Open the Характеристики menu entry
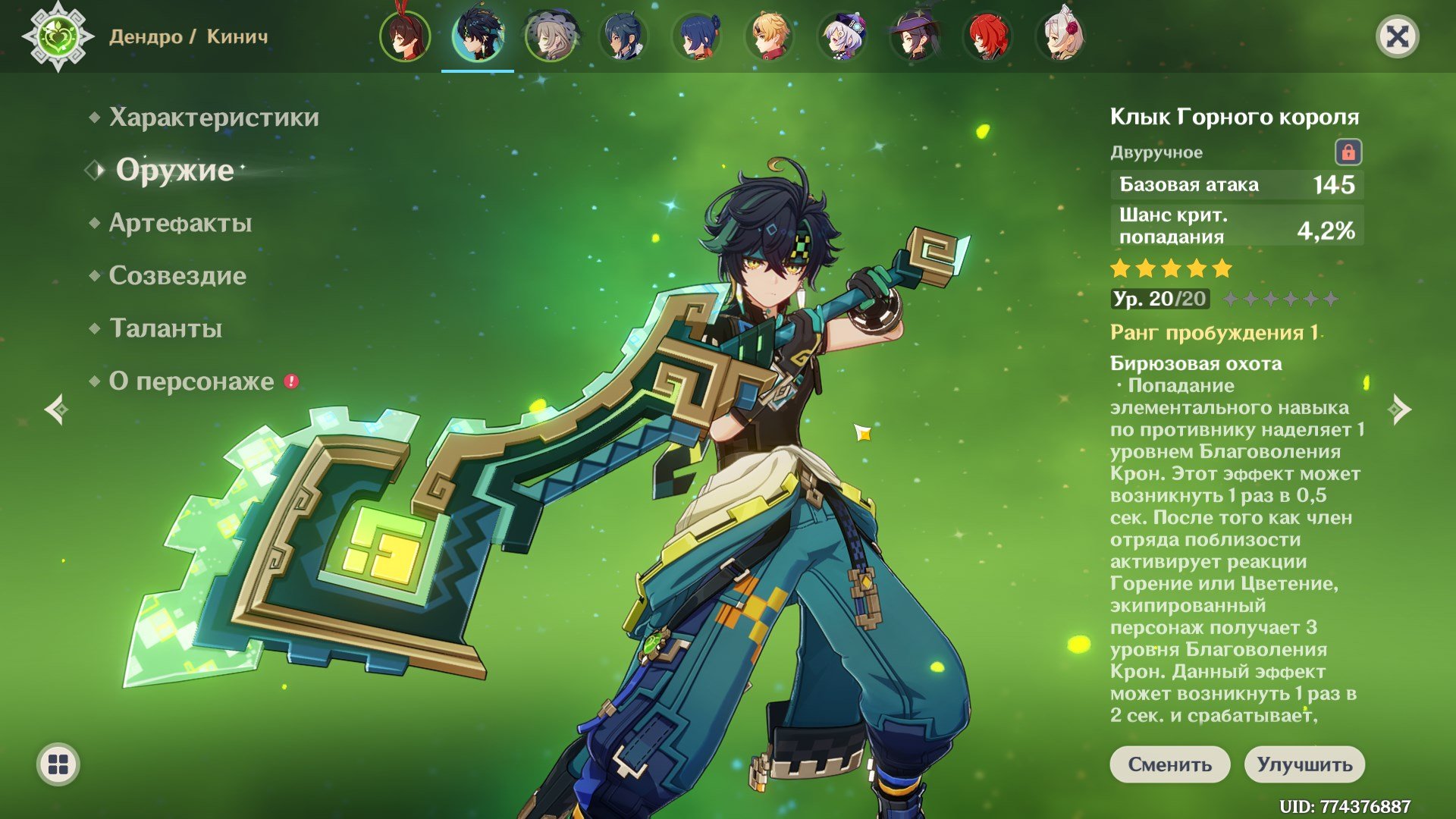This screenshot has width=1456, height=819. coord(213,118)
